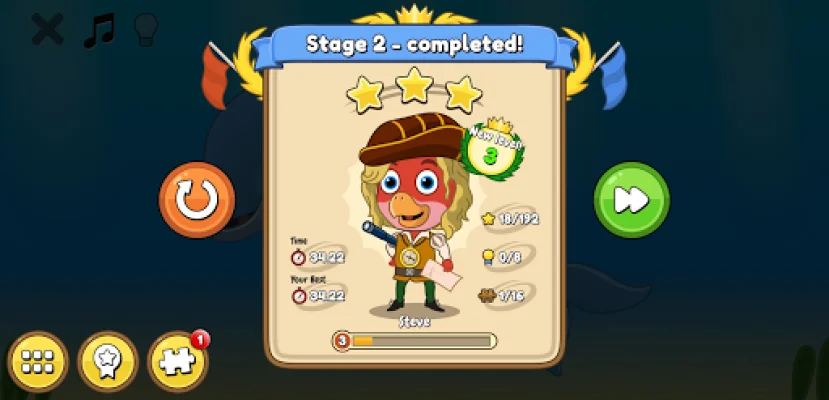829x400 pixels.
Task: Open the star medal achievements button
Action: pos(107,362)
